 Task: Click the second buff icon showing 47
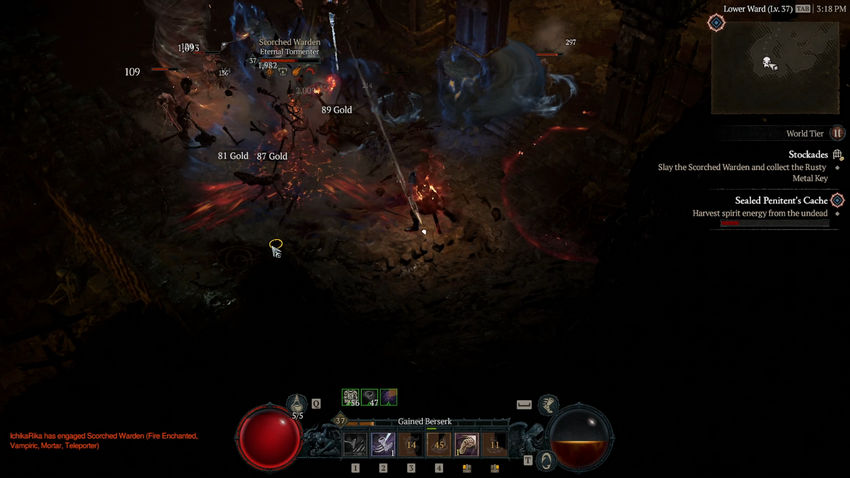pyautogui.click(x=369, y=397)
